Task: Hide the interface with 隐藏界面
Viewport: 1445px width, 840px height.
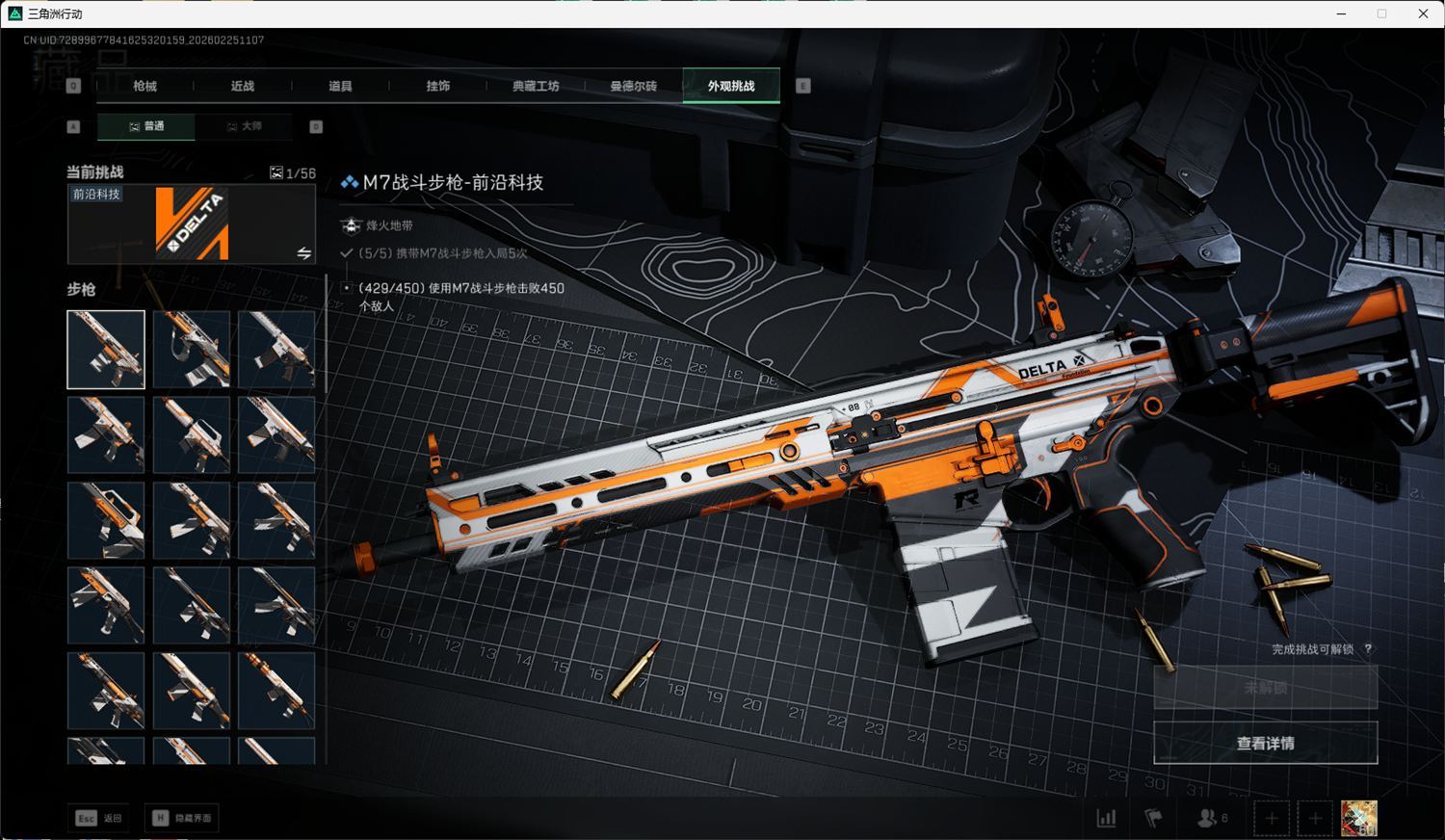Action: (x=182, y=818)
